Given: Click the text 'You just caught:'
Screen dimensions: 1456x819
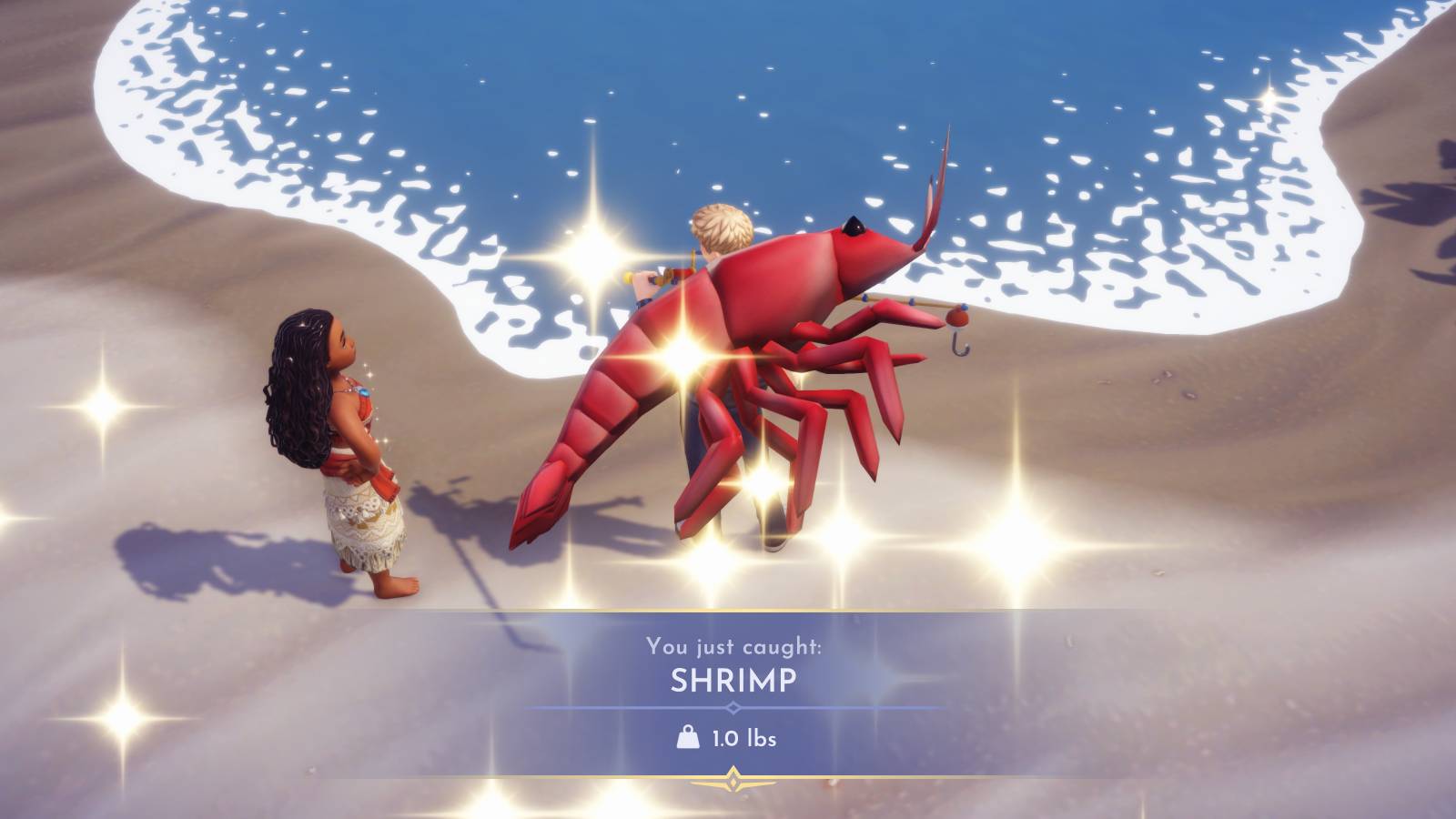Looking at the screenshot, I should click(735, 647).
